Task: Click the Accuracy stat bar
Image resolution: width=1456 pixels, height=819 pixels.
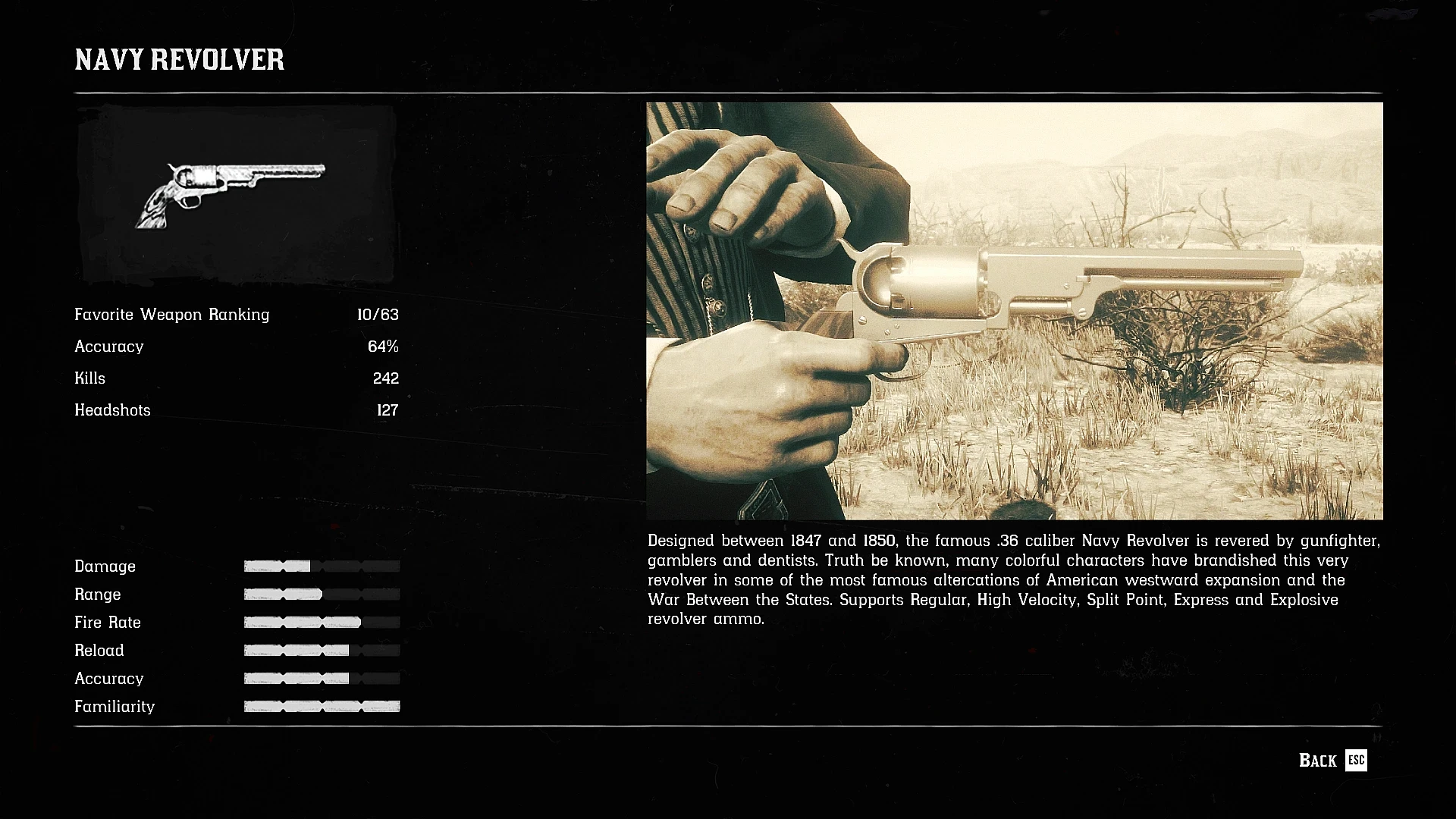Action: 321,678
